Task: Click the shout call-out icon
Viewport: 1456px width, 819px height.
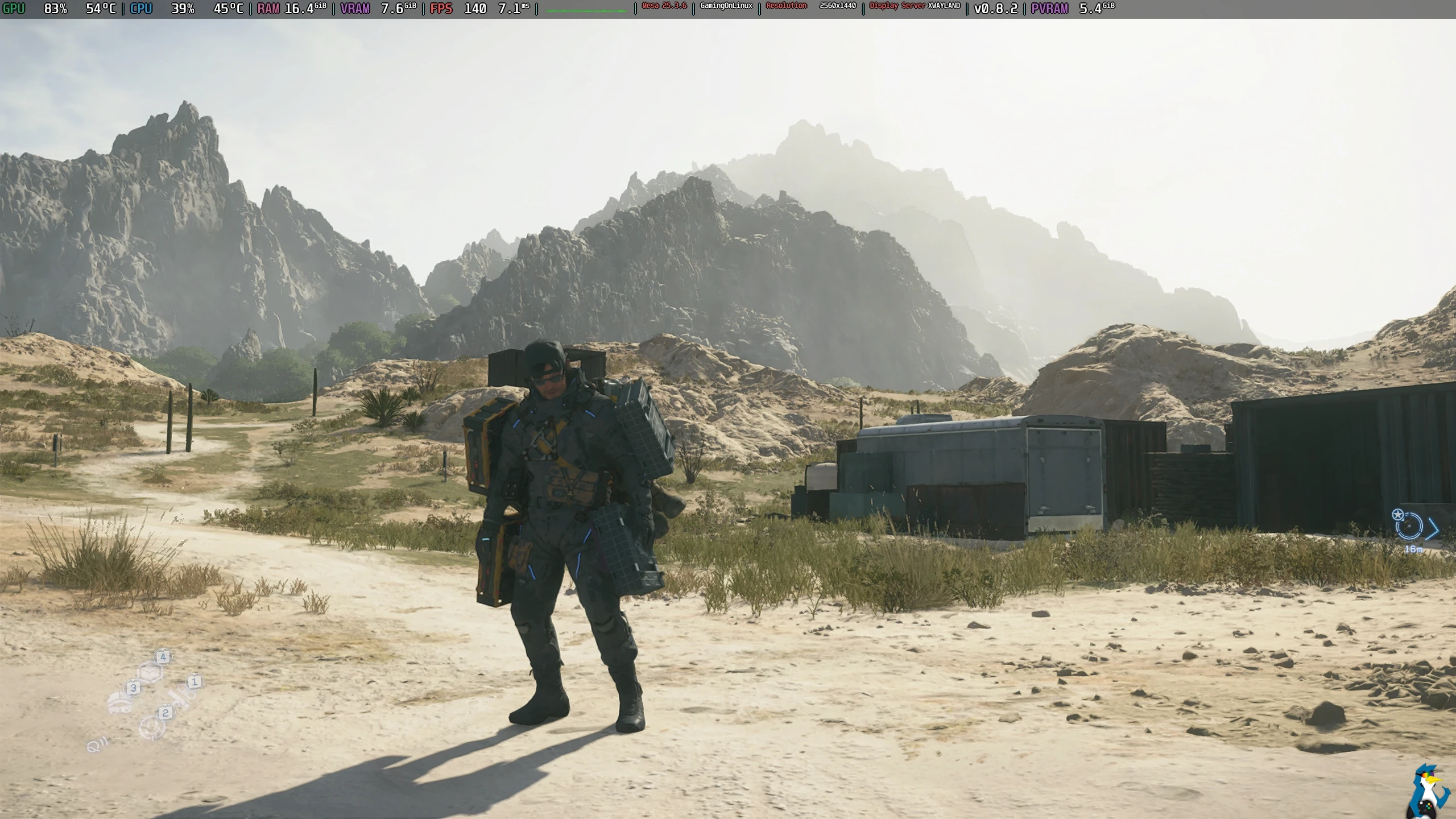Action: pos(94,745)
